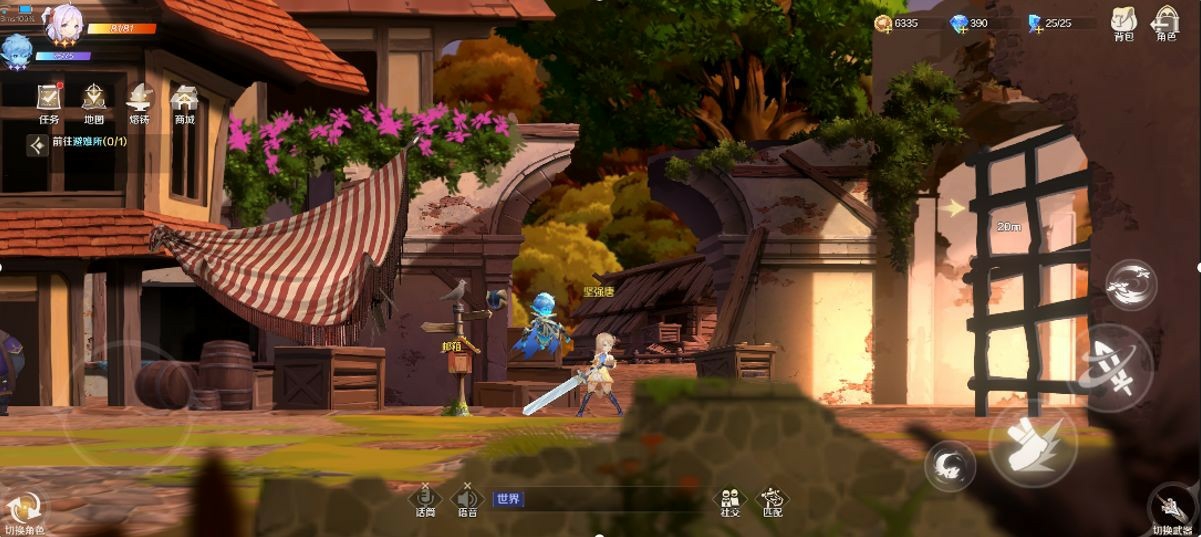Switch weapon with 切换武器 button

tap(1170, 508)
